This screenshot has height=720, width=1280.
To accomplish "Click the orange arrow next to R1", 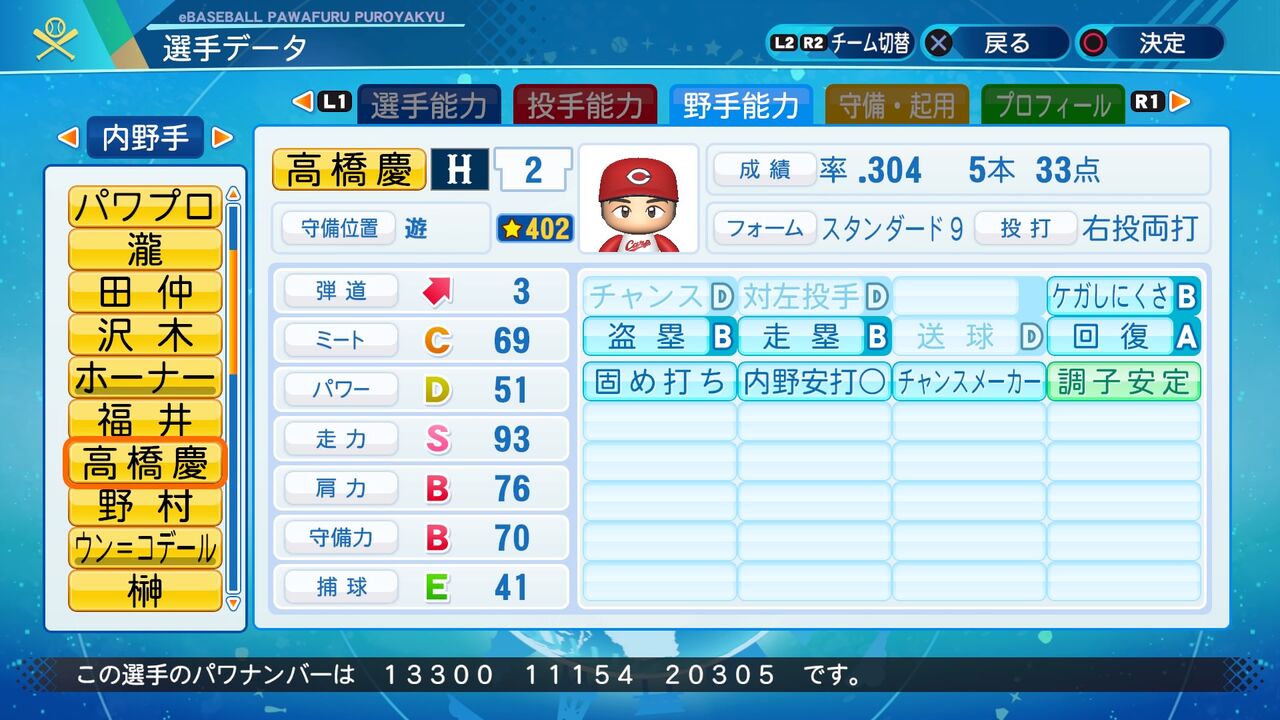I will coord(1177,101).
